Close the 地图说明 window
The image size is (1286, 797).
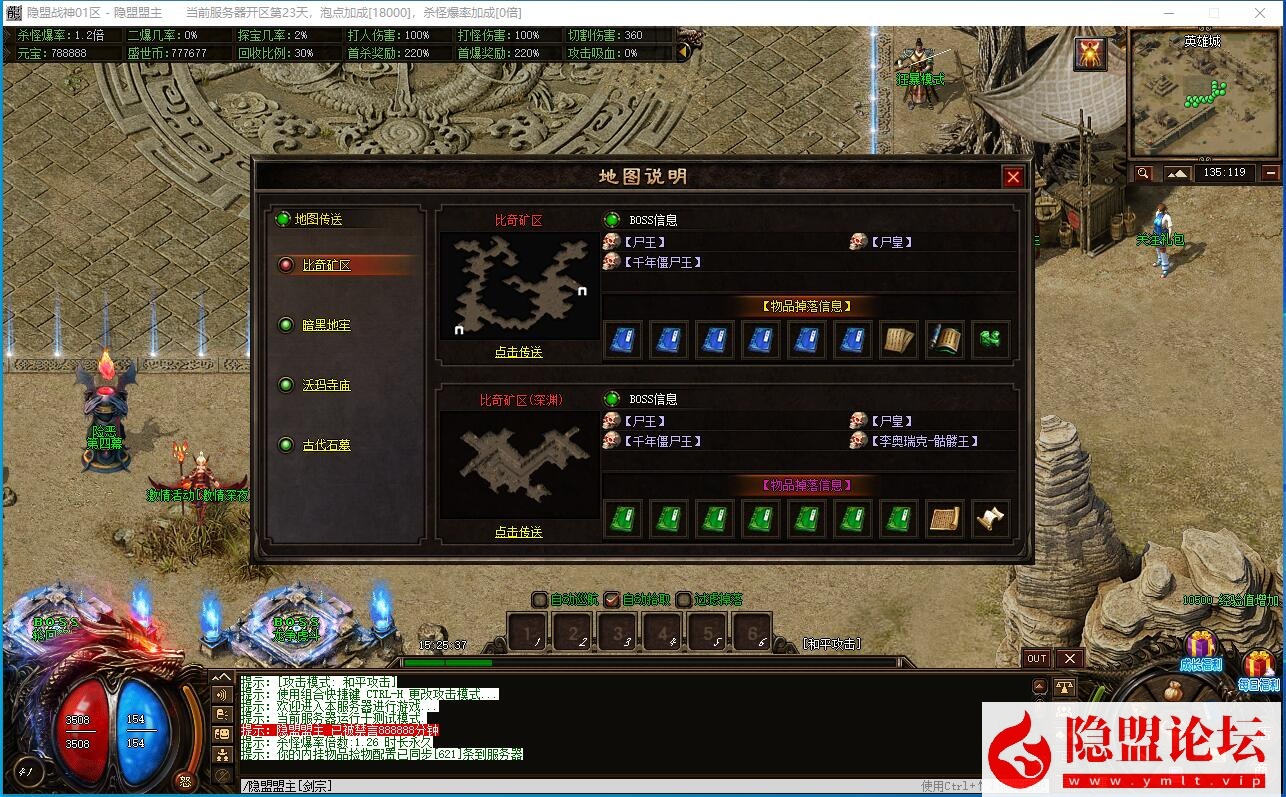pos(1013,177)
